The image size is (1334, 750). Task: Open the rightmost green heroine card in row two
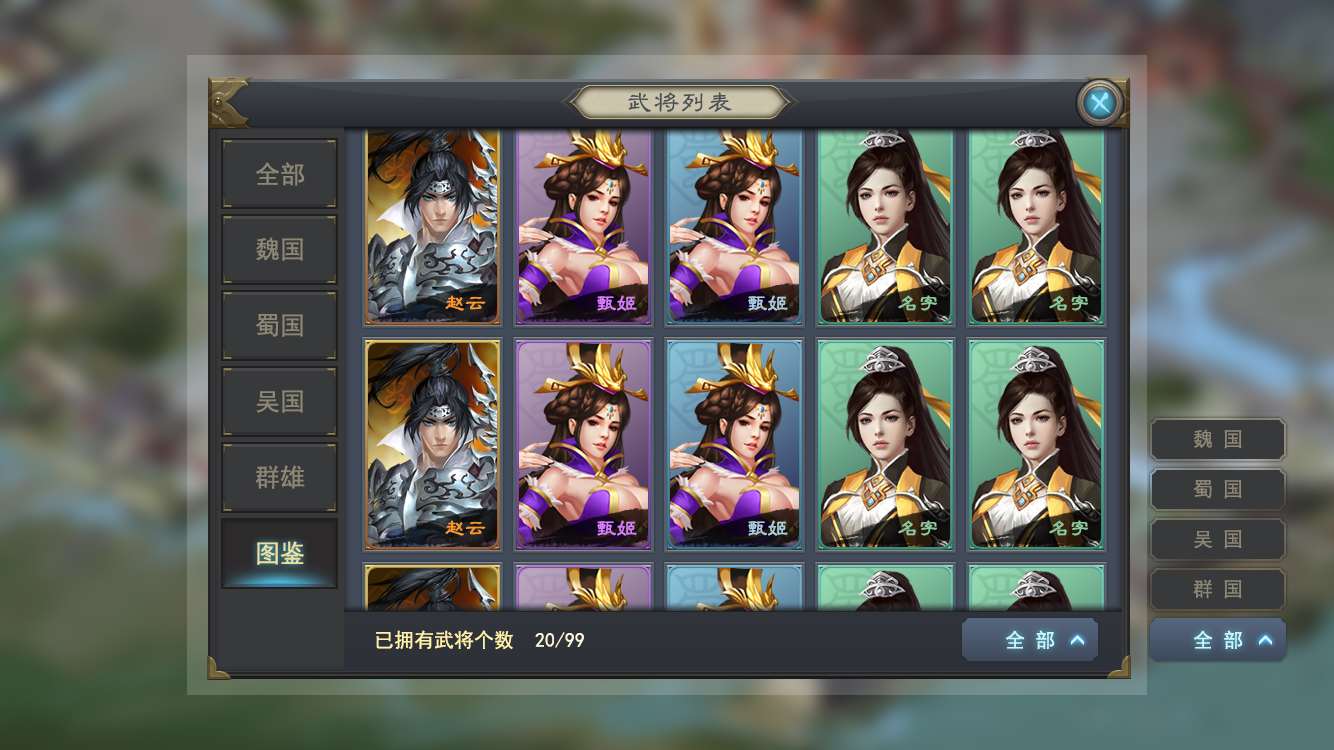click(x=1036, y=444)
